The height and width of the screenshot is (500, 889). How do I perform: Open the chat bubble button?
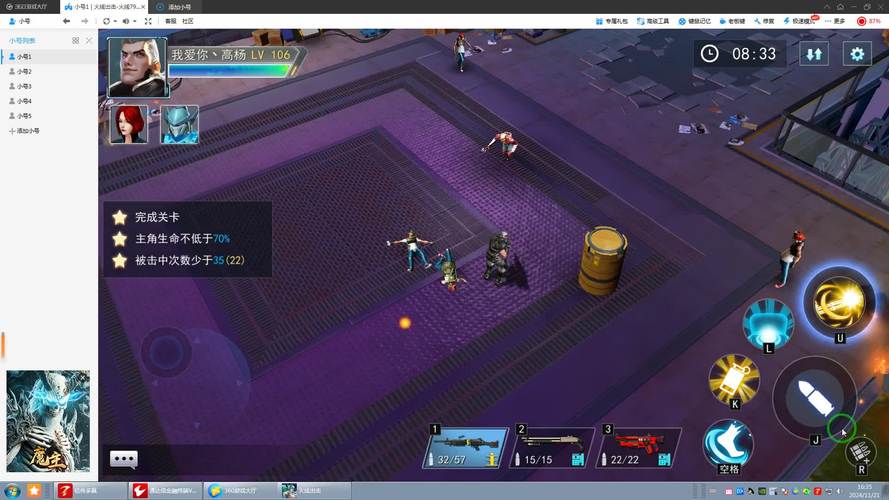coord(124,459)
